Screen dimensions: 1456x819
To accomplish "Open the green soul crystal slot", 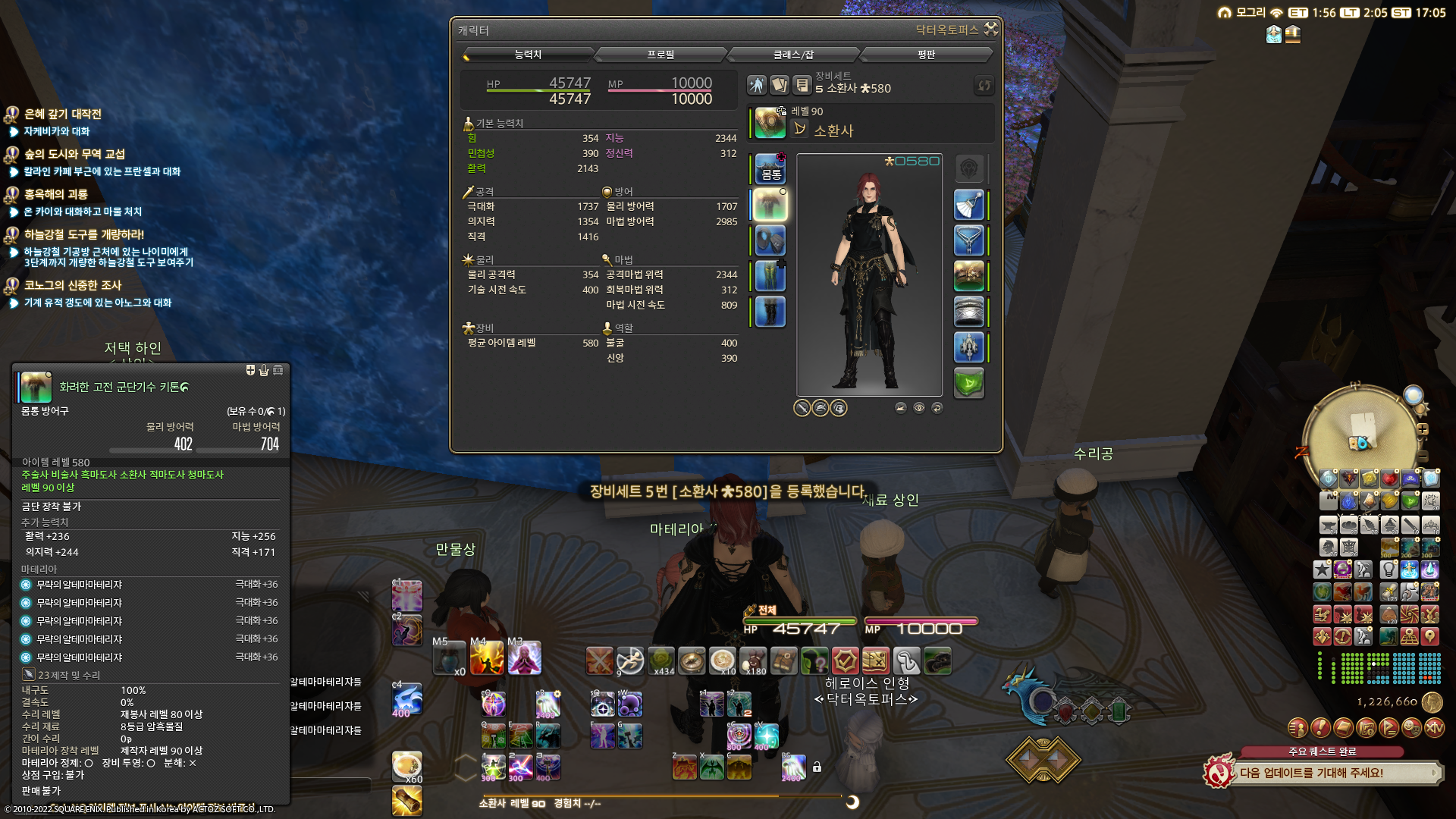I will click(968, 383).
